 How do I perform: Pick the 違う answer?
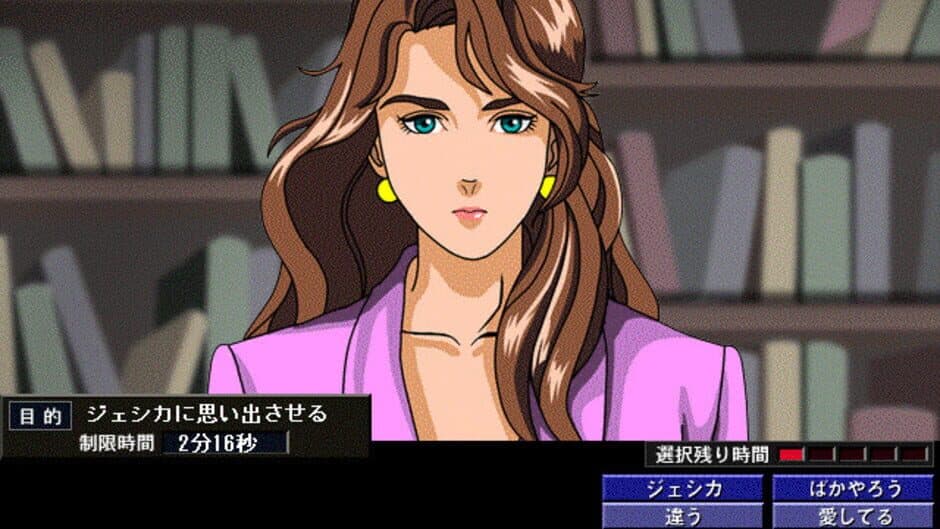[684, 517]
